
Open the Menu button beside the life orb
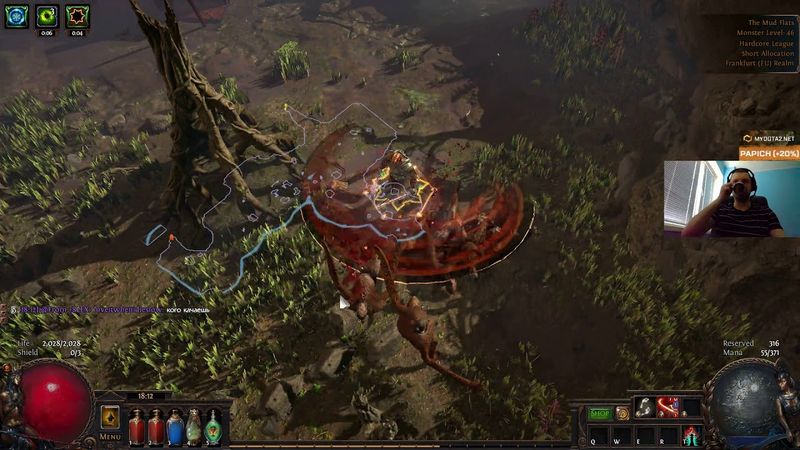110,437
